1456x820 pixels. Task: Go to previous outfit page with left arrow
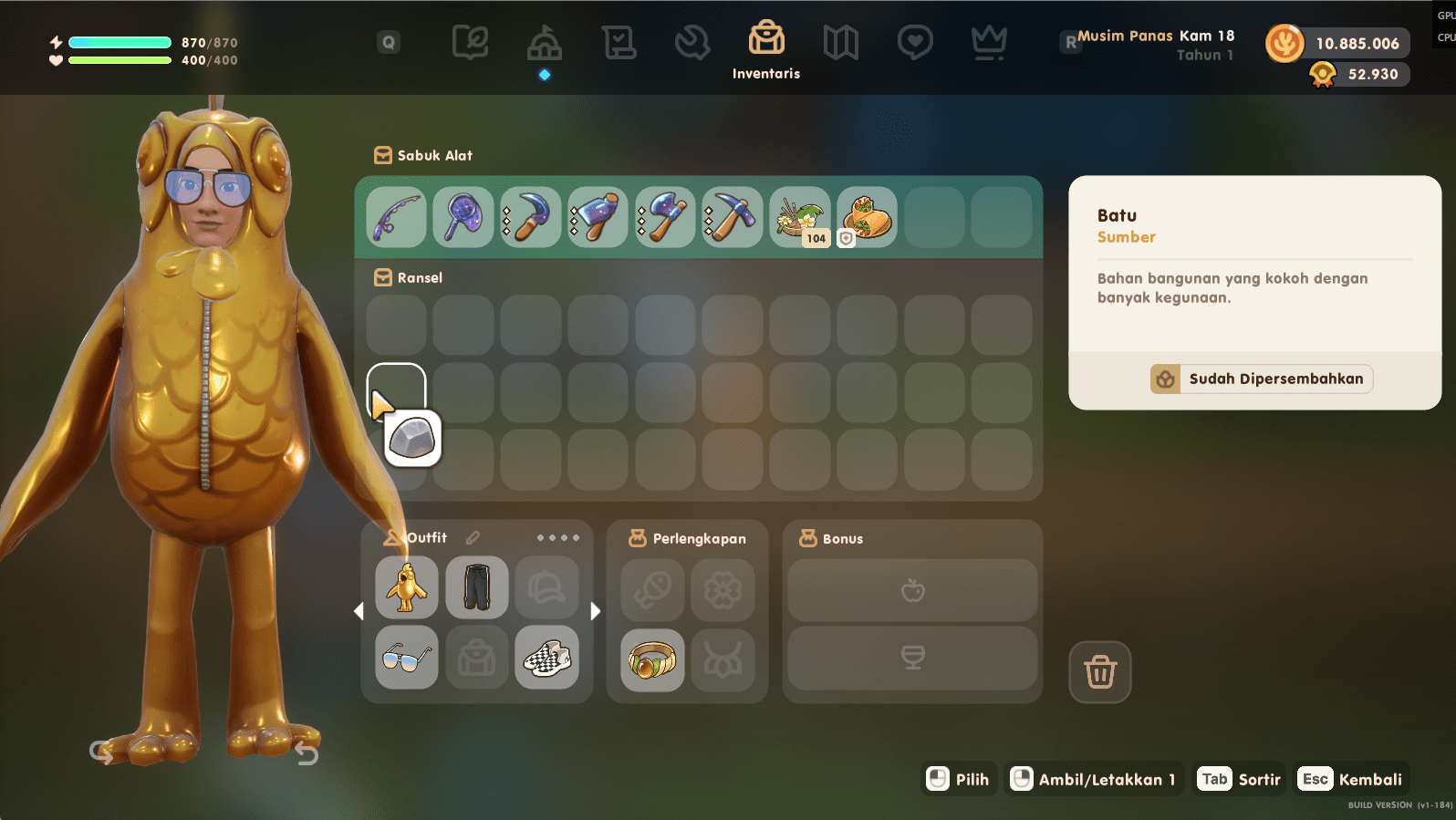(x=359, y=612)
